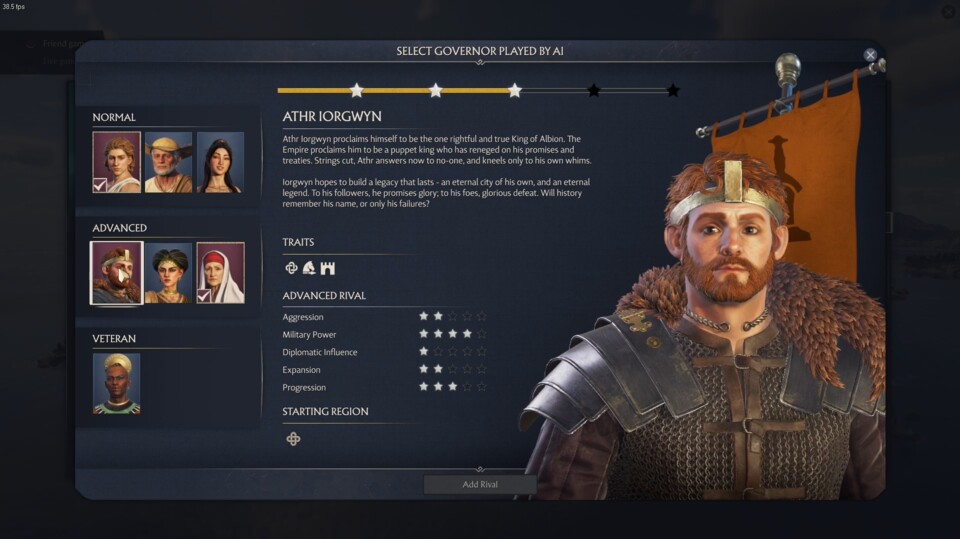Choose the woman with green headwrap
This screenshot has width=960, height=539.
[168, 273]
